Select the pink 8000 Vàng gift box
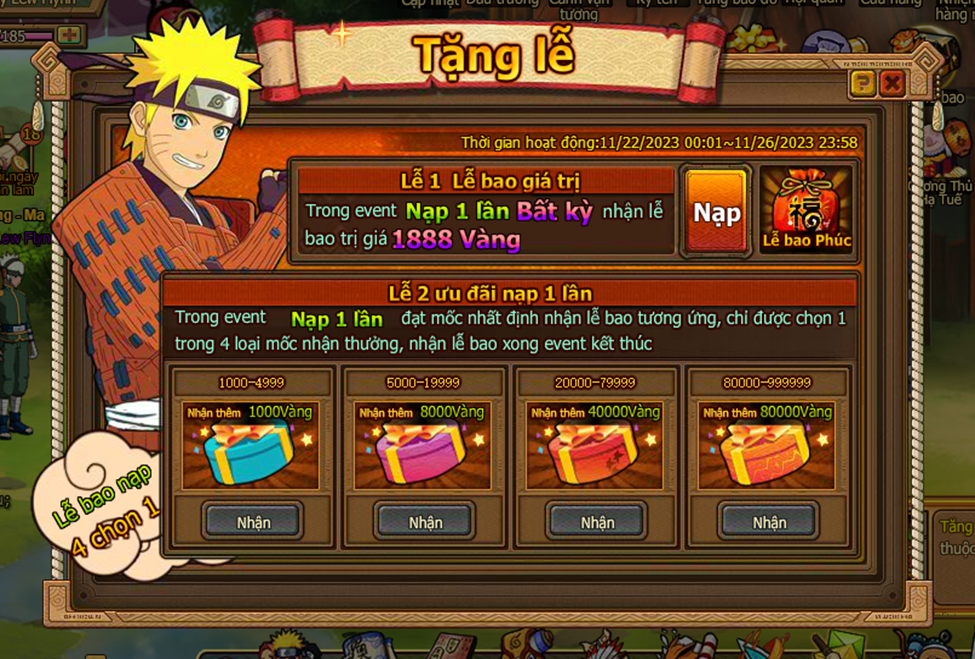 [x=422, y=453]
